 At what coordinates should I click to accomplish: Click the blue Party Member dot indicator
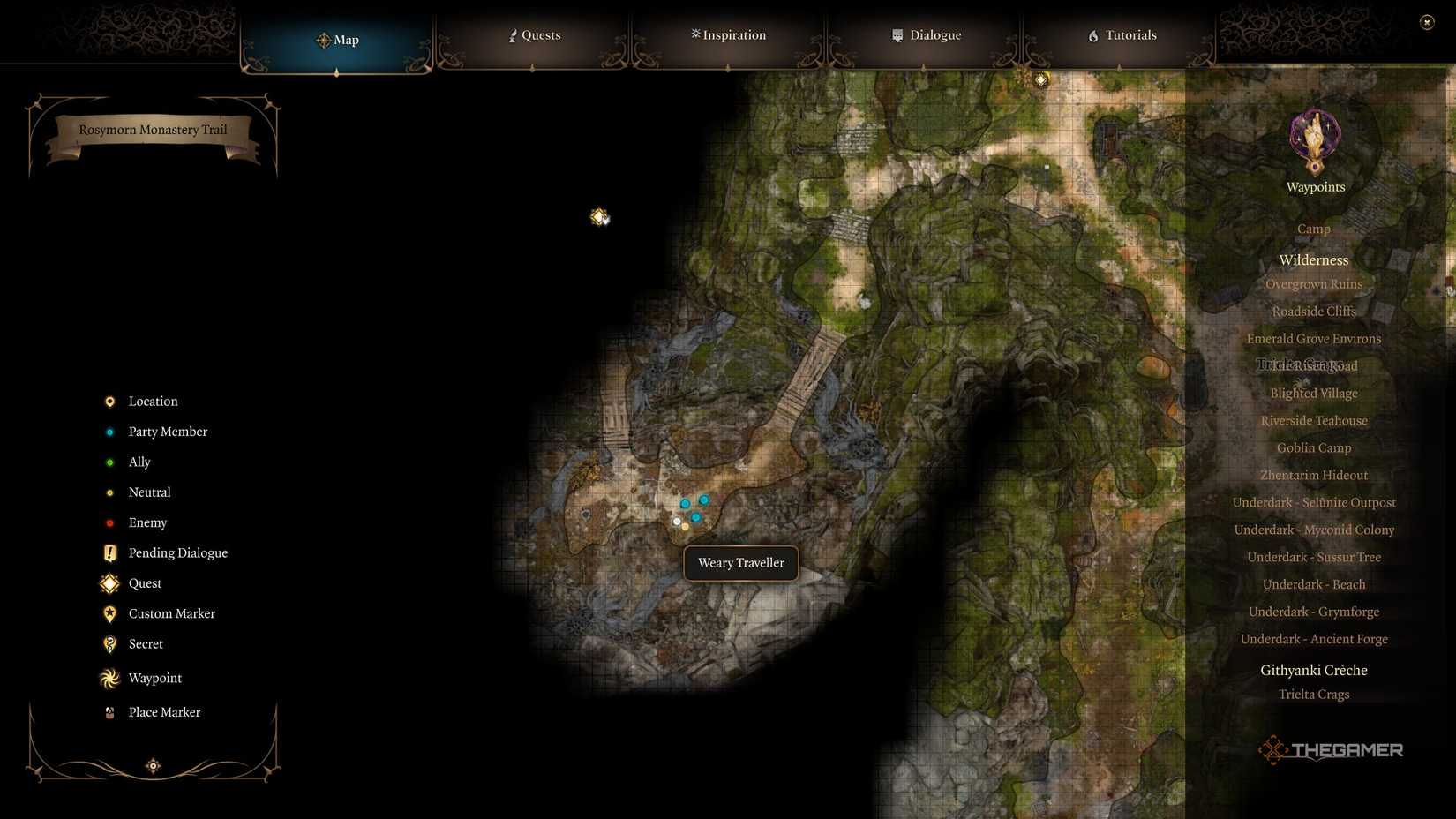pos(109,432)
